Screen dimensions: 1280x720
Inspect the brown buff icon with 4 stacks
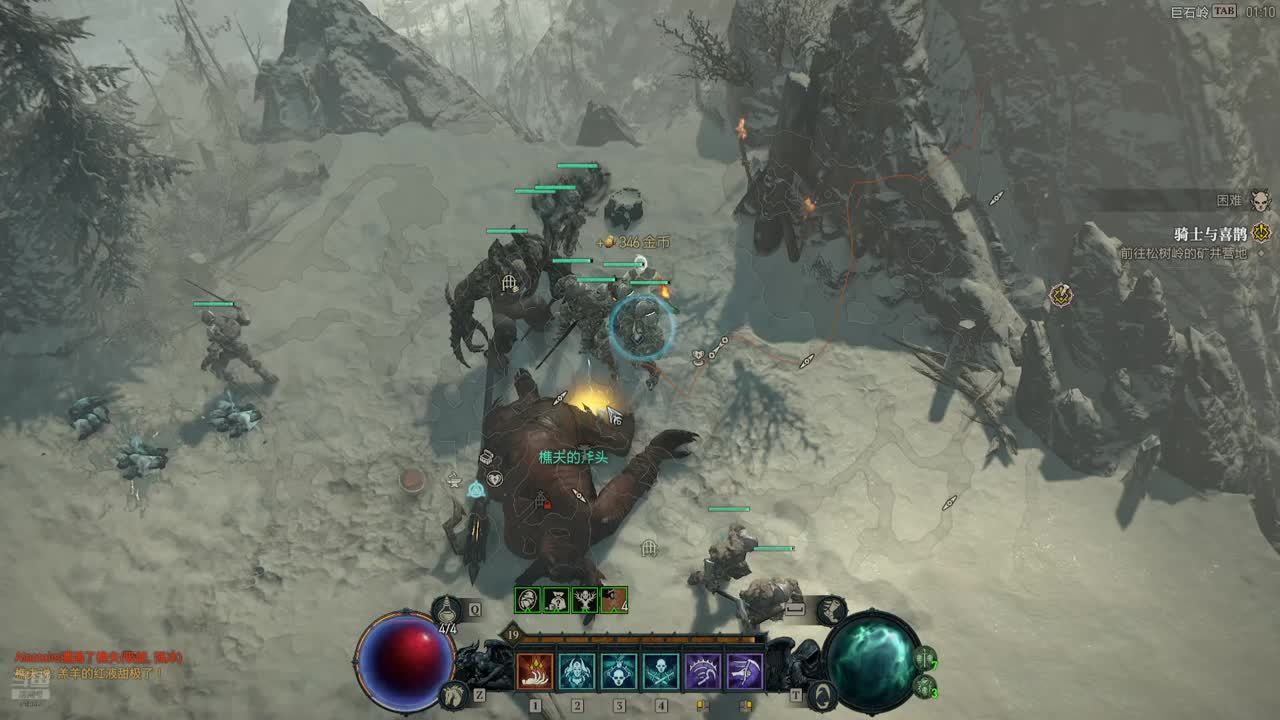[614, 600]
